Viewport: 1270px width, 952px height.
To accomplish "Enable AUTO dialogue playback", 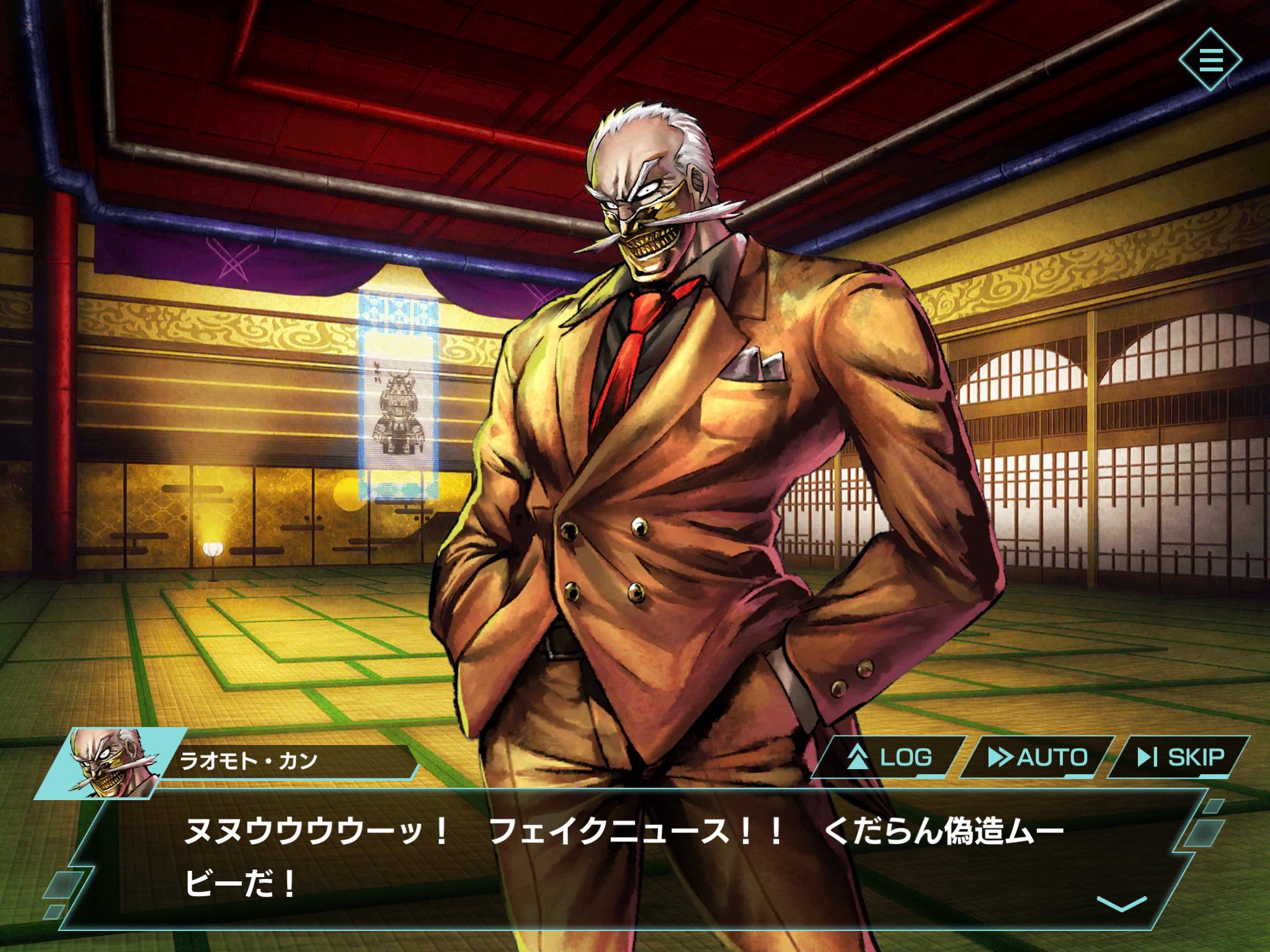I will [x=1037, y=757].
